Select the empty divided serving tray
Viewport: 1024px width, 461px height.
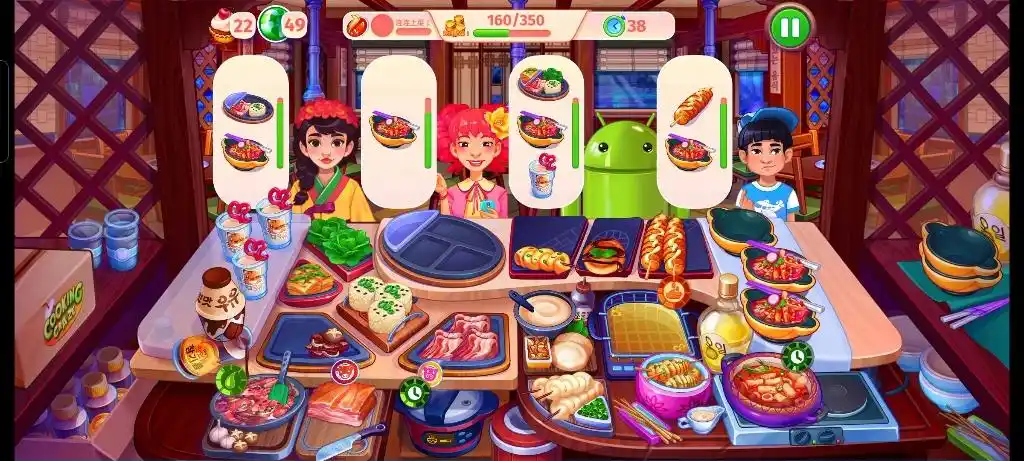coord(441,246)
